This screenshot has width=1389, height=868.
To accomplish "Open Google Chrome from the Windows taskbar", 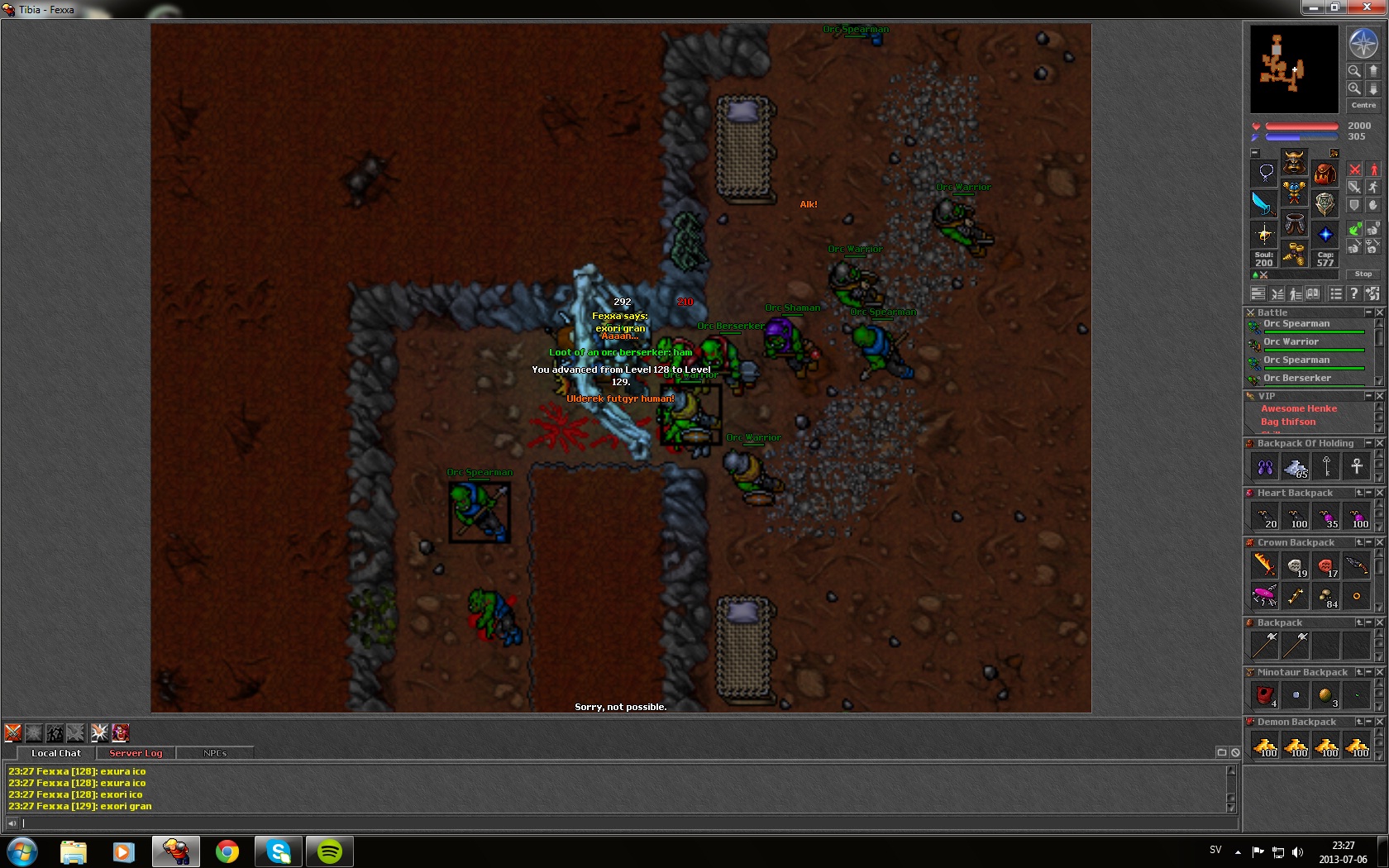I will [x=227, y=851].
